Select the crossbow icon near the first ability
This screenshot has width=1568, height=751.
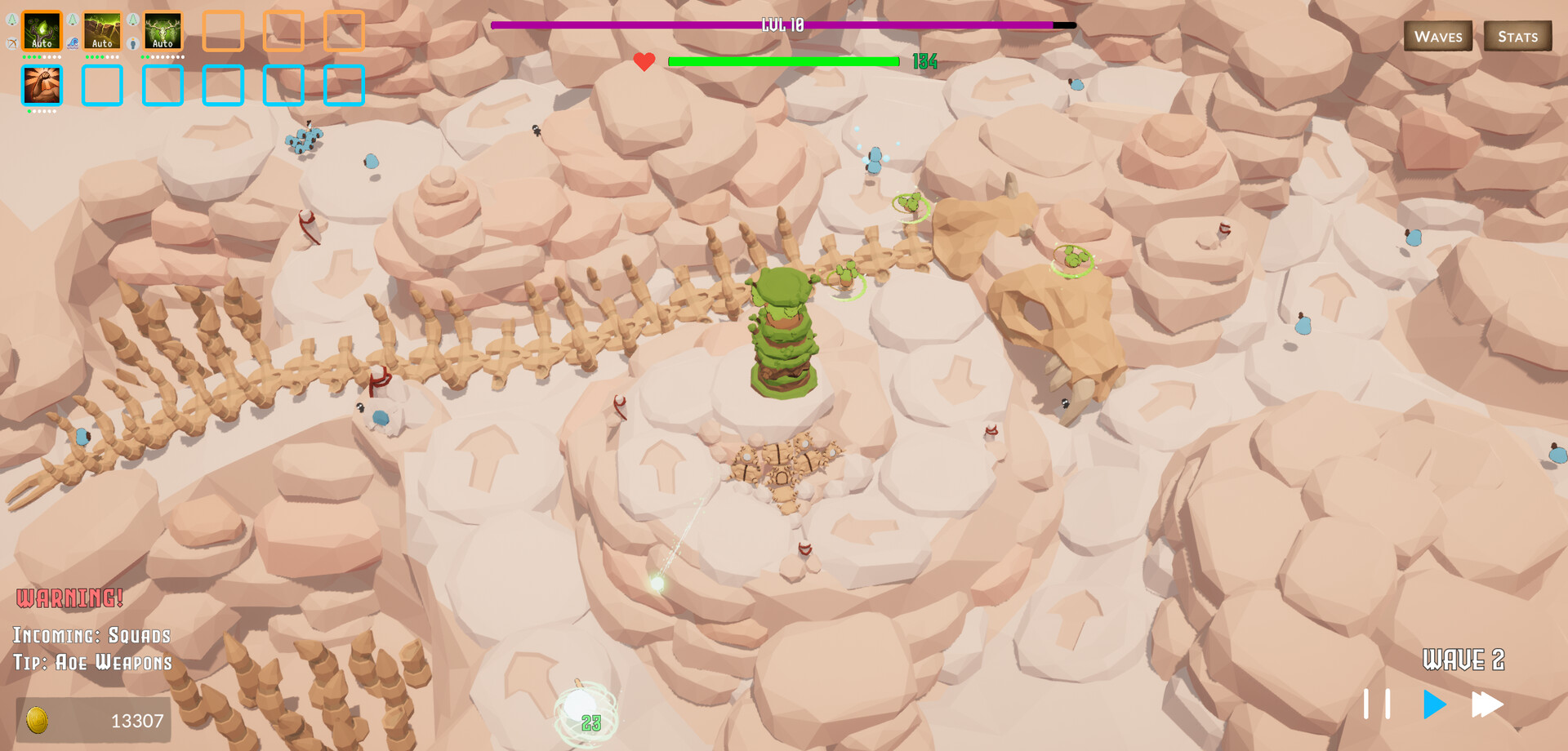click(x=11, y=43)
